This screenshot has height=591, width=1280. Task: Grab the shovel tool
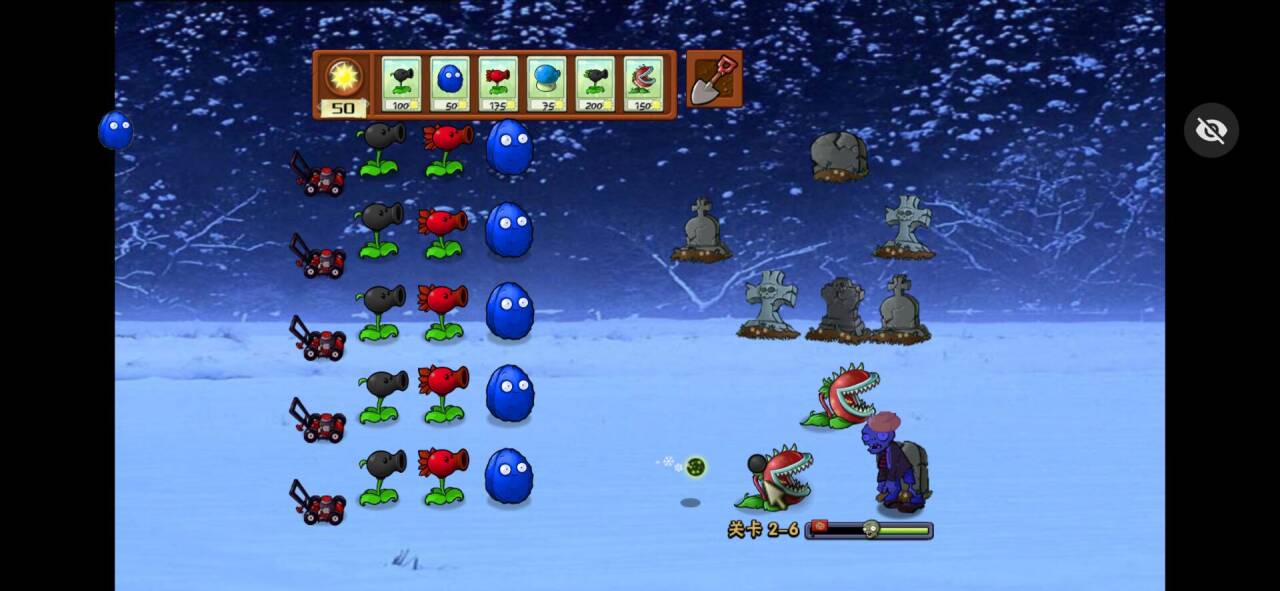pyautogui.click(x=714, y=80)
